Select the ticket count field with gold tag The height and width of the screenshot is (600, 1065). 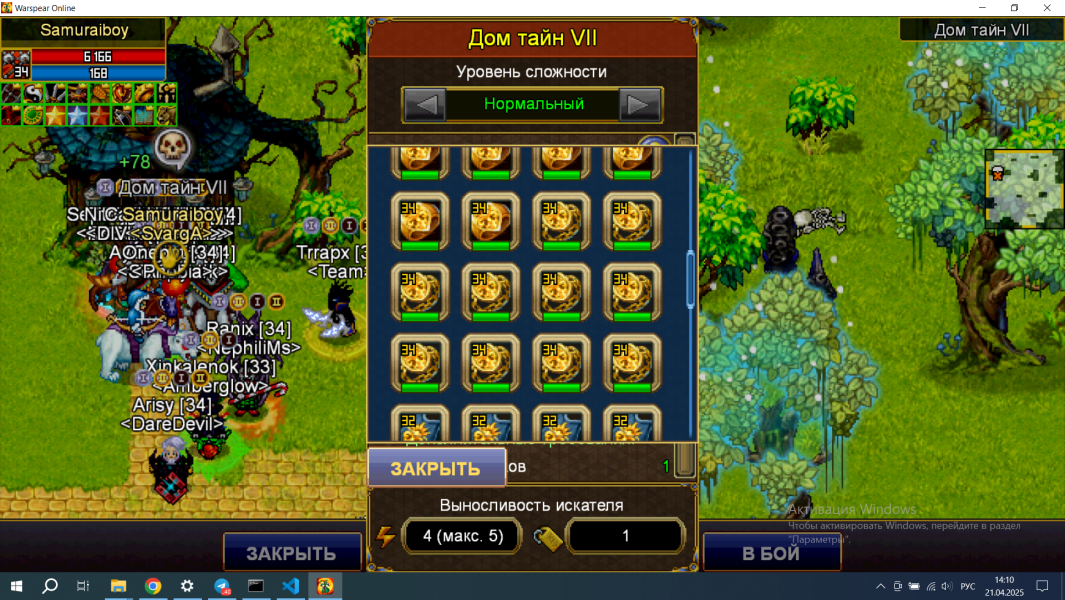[625, 536]
